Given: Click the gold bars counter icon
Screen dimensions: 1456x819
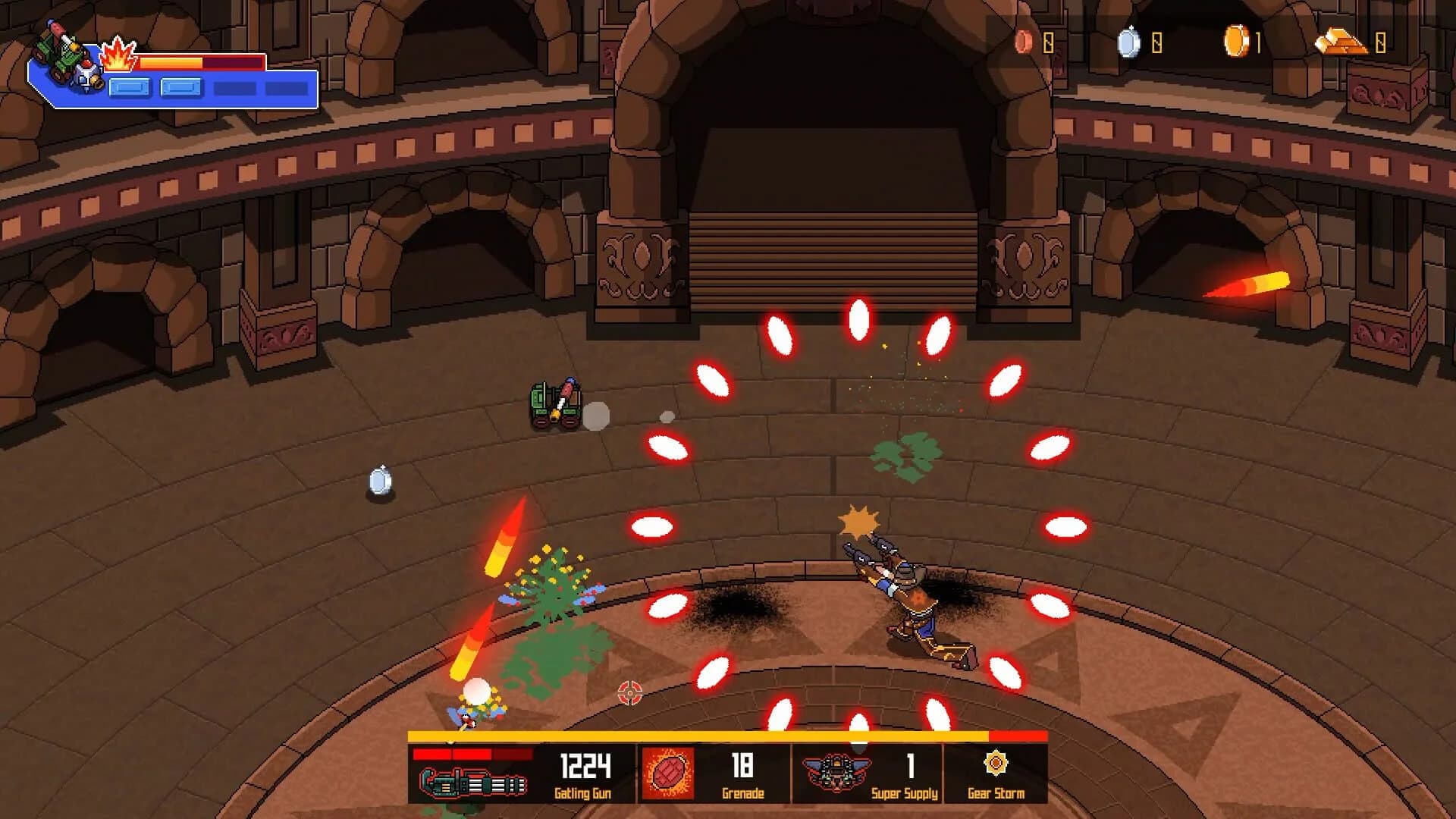Looking at the screenshot, I should pyautogui.click(x=1341, y=39).
